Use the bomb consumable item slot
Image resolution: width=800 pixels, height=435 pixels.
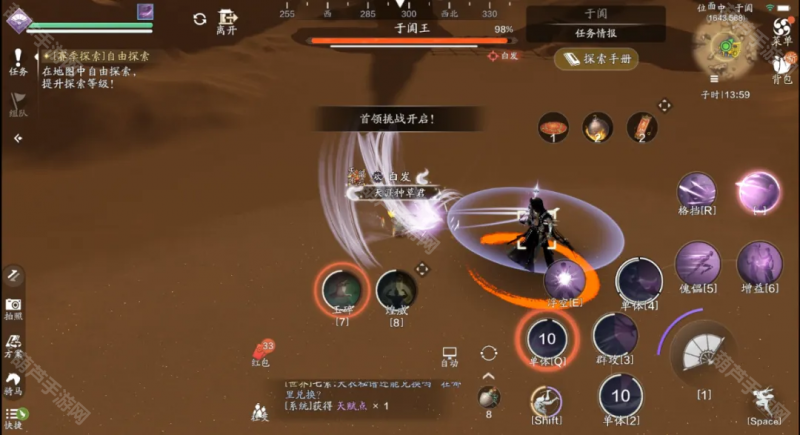click(x=488, y=397)
